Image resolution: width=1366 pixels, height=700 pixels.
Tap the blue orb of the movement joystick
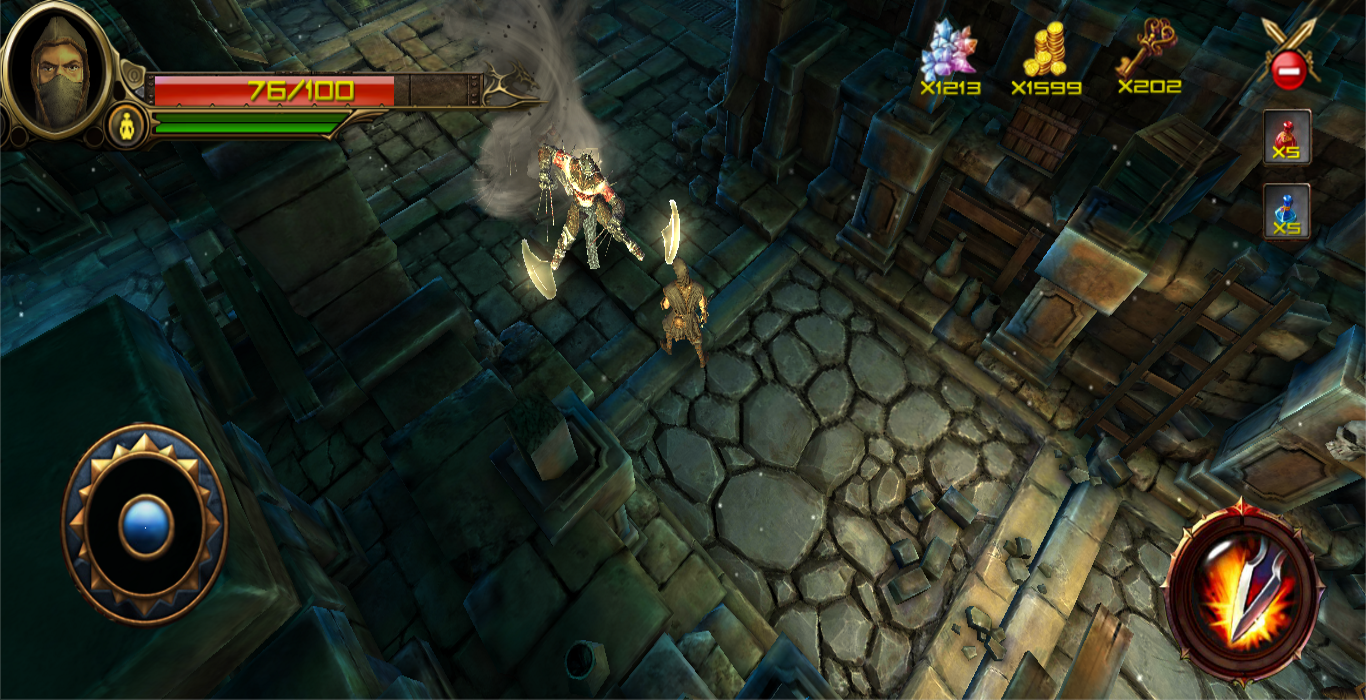coord(146,525)
